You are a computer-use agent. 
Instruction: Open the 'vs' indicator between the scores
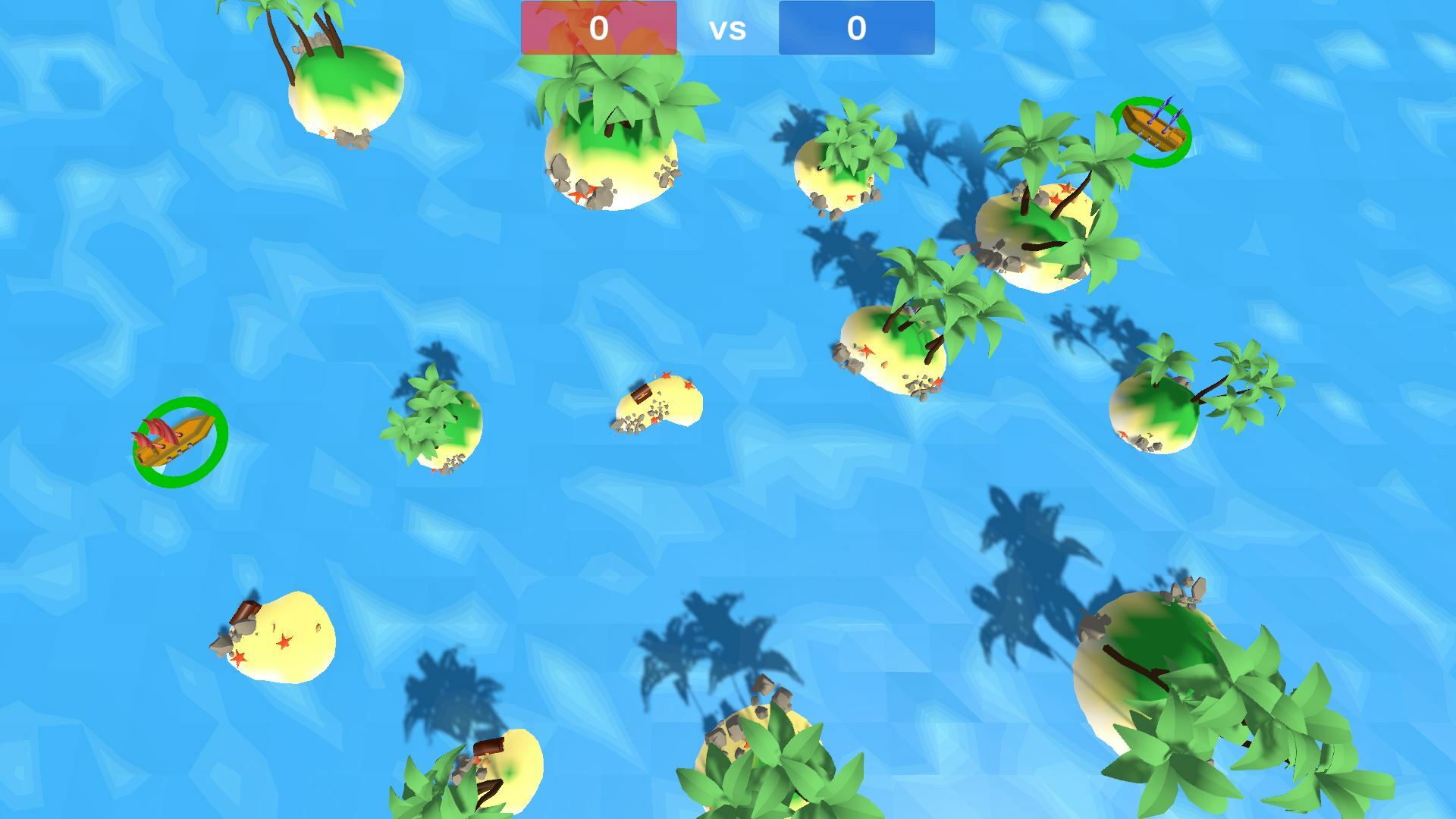[726, 30]
